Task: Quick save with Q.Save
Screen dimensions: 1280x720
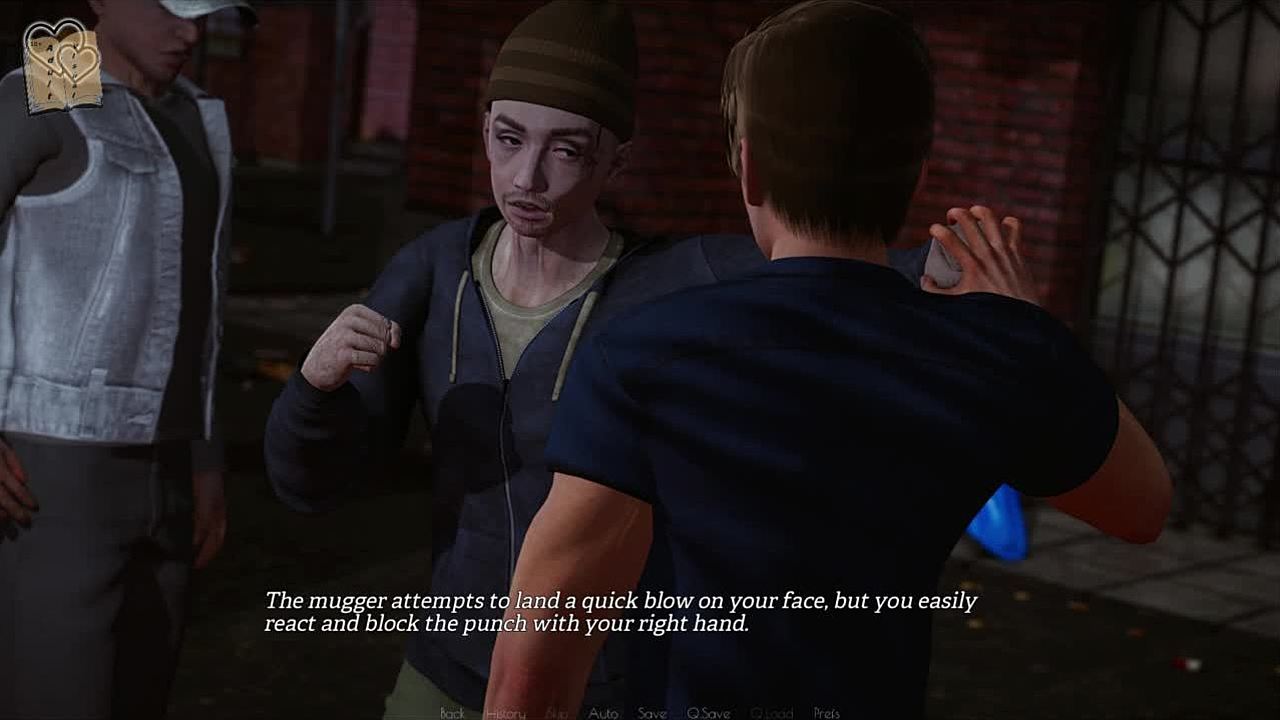Action: (708, 713)
